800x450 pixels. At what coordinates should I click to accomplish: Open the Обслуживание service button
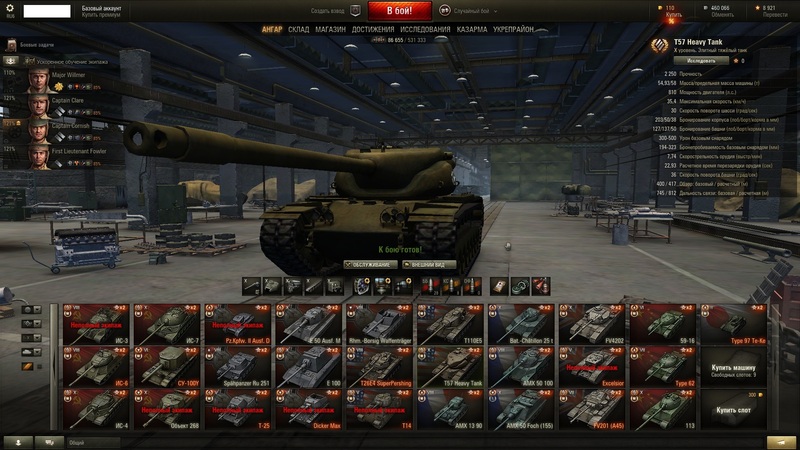click(369, 265)
